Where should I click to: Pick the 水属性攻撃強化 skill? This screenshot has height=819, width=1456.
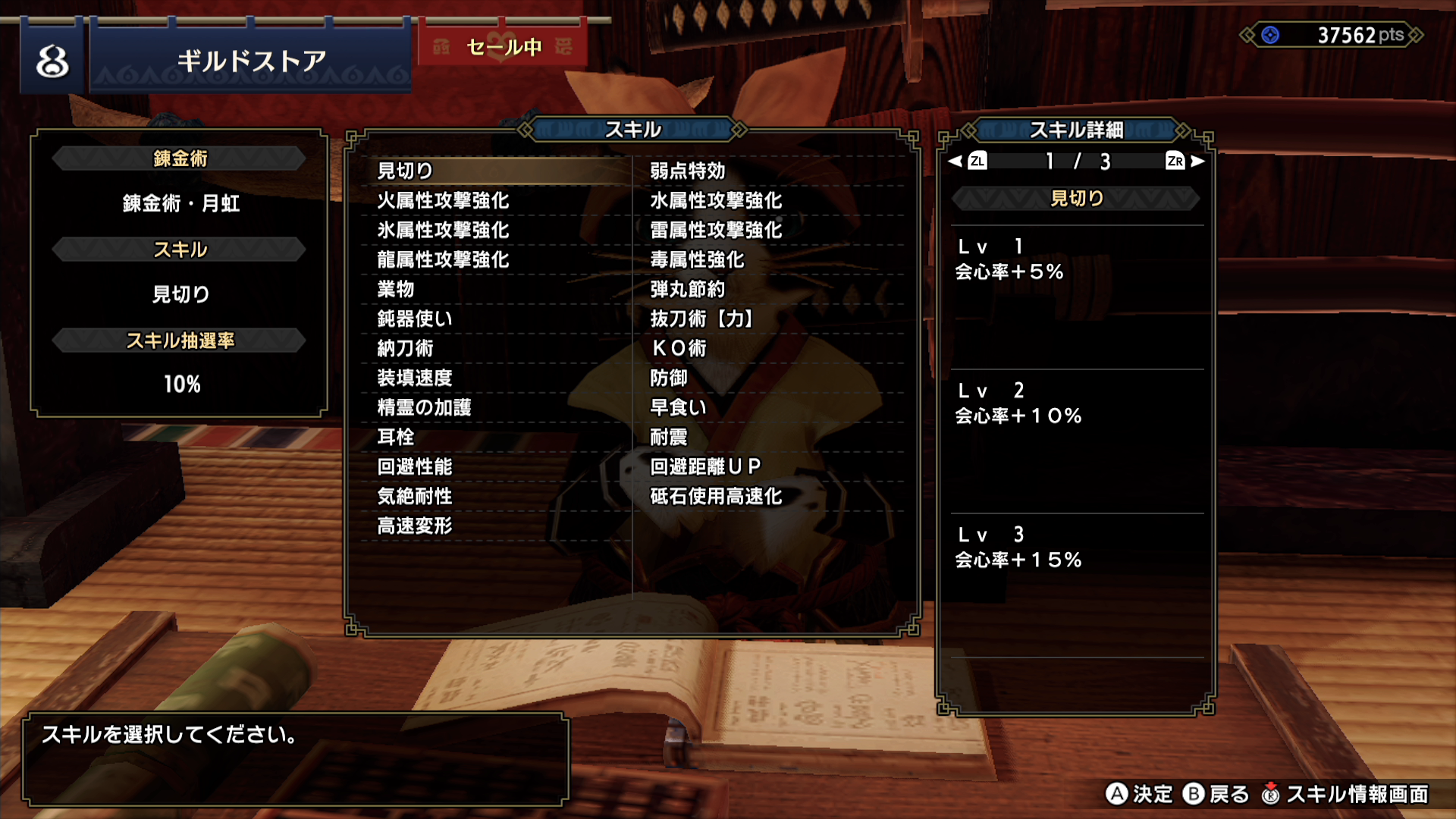(715, 200)
